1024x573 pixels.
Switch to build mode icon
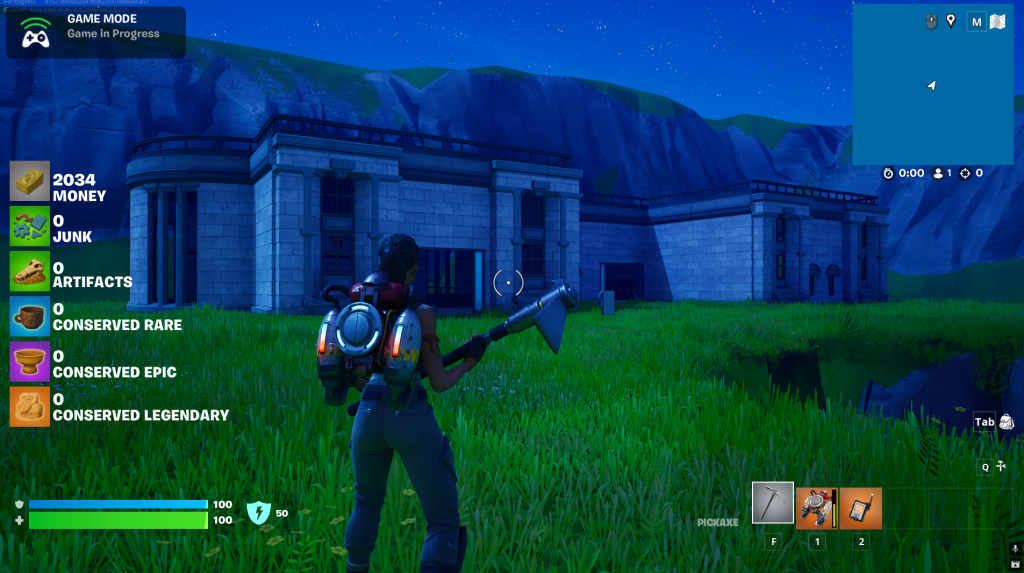pyautogui.click(x=1001, y=466)
